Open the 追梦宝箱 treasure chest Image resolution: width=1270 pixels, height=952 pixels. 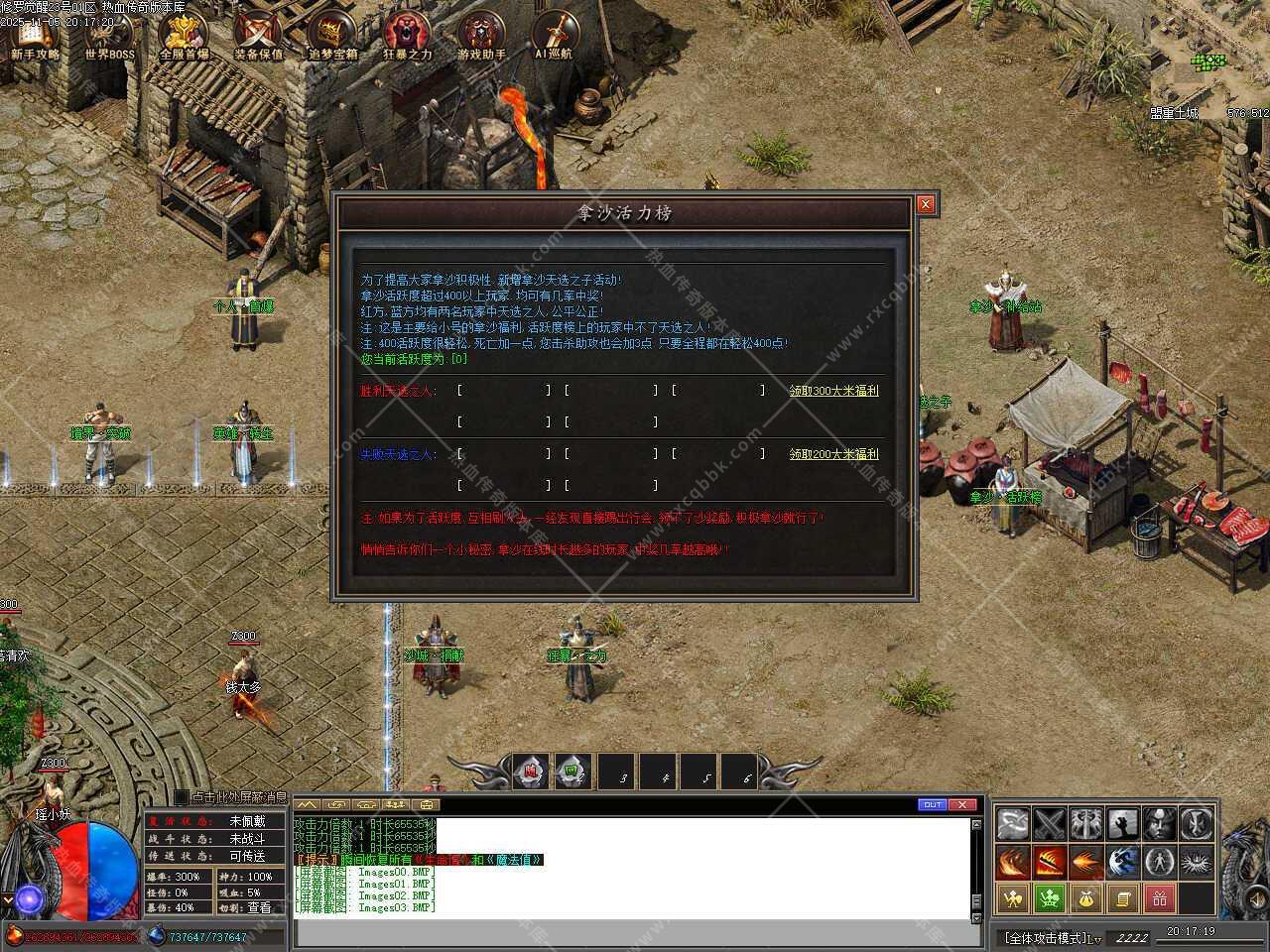click(x=332, y=35)
